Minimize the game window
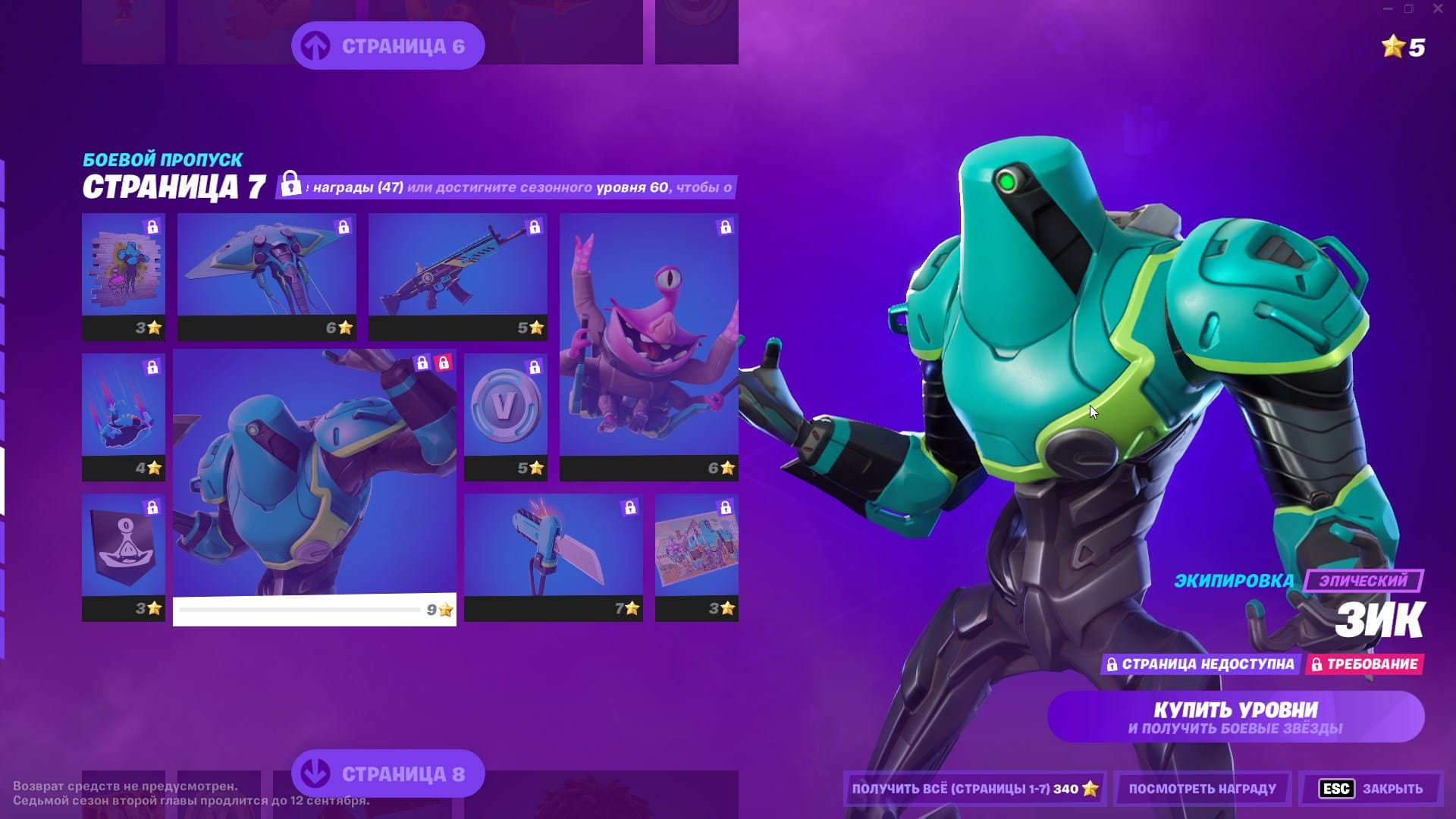 1387,9
